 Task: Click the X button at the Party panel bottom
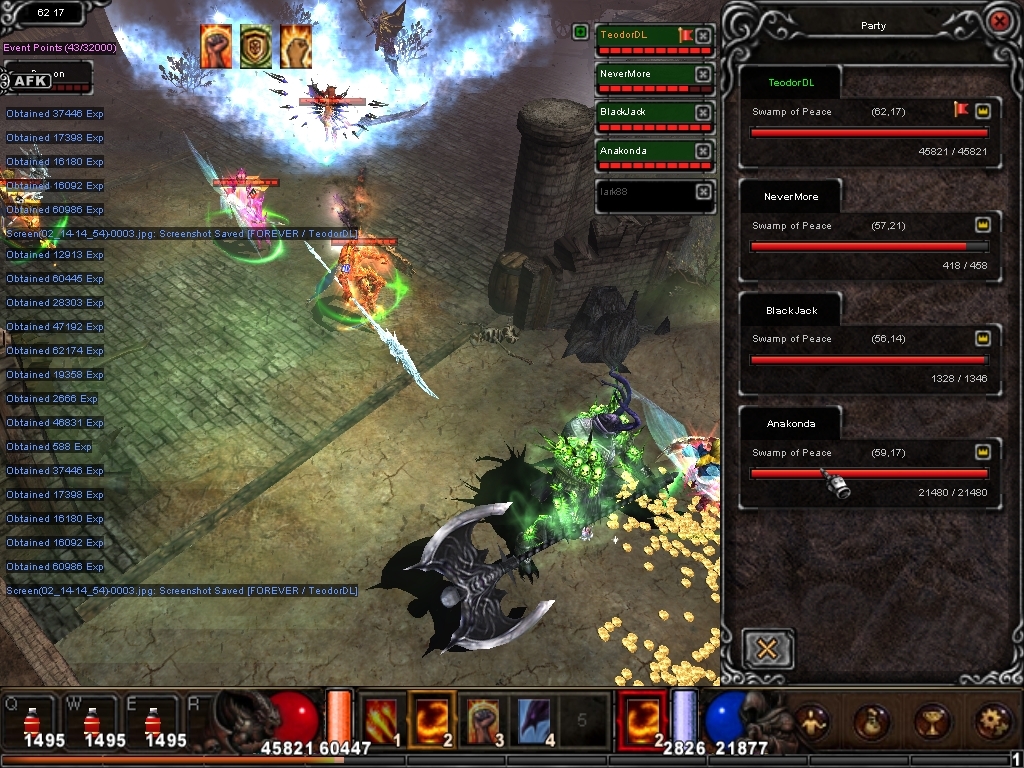(x=768, y=649)
